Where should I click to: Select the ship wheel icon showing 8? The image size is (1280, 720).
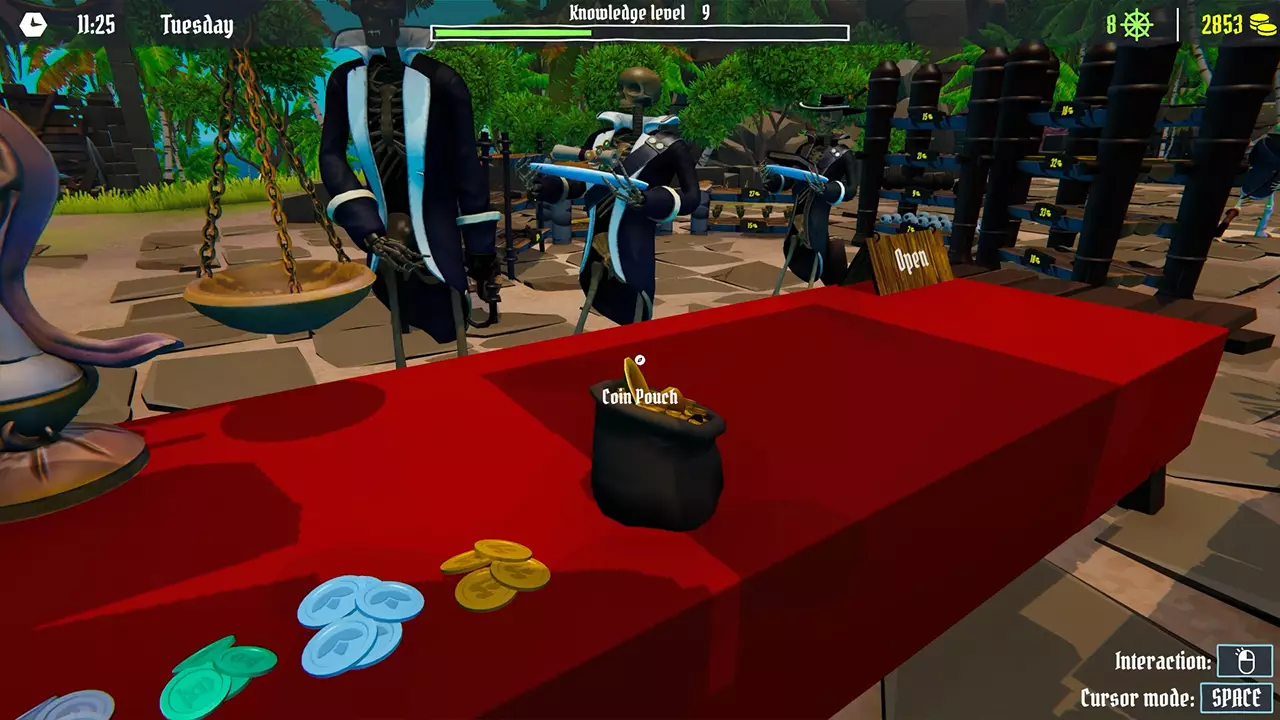click(x=1138, y=22)
